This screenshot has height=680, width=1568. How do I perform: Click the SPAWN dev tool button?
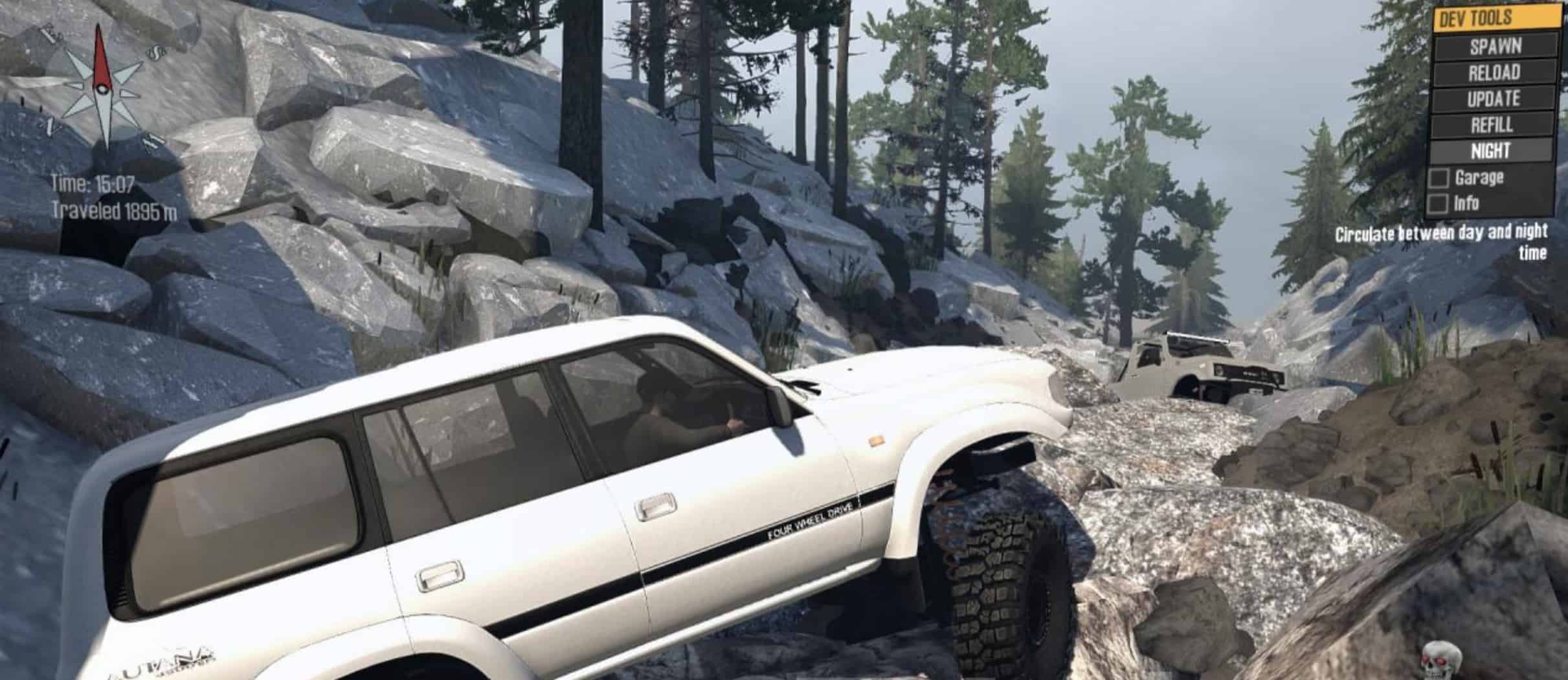pos(1494,46)
